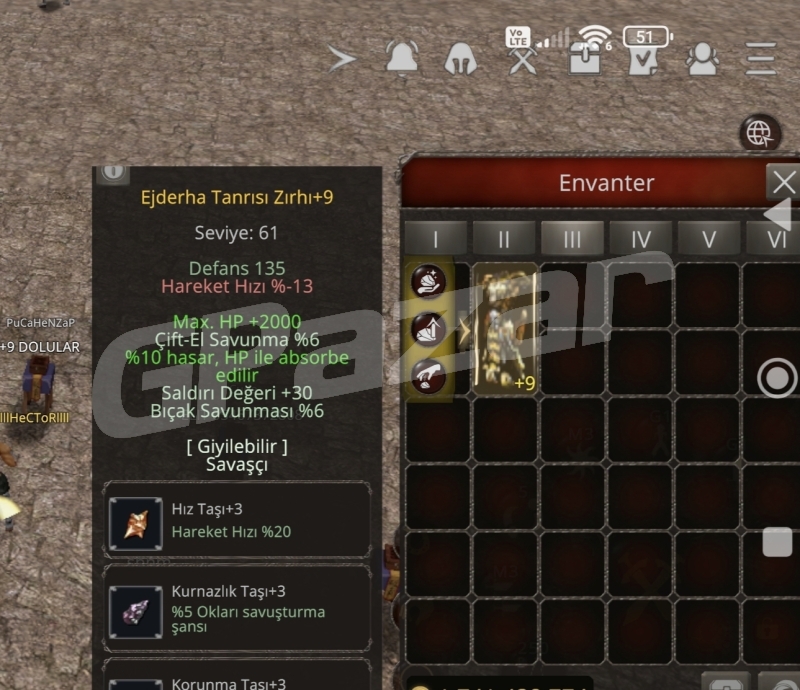Open inventory tab III
Viewport: 800px width, 690px height.
point(572,240)
